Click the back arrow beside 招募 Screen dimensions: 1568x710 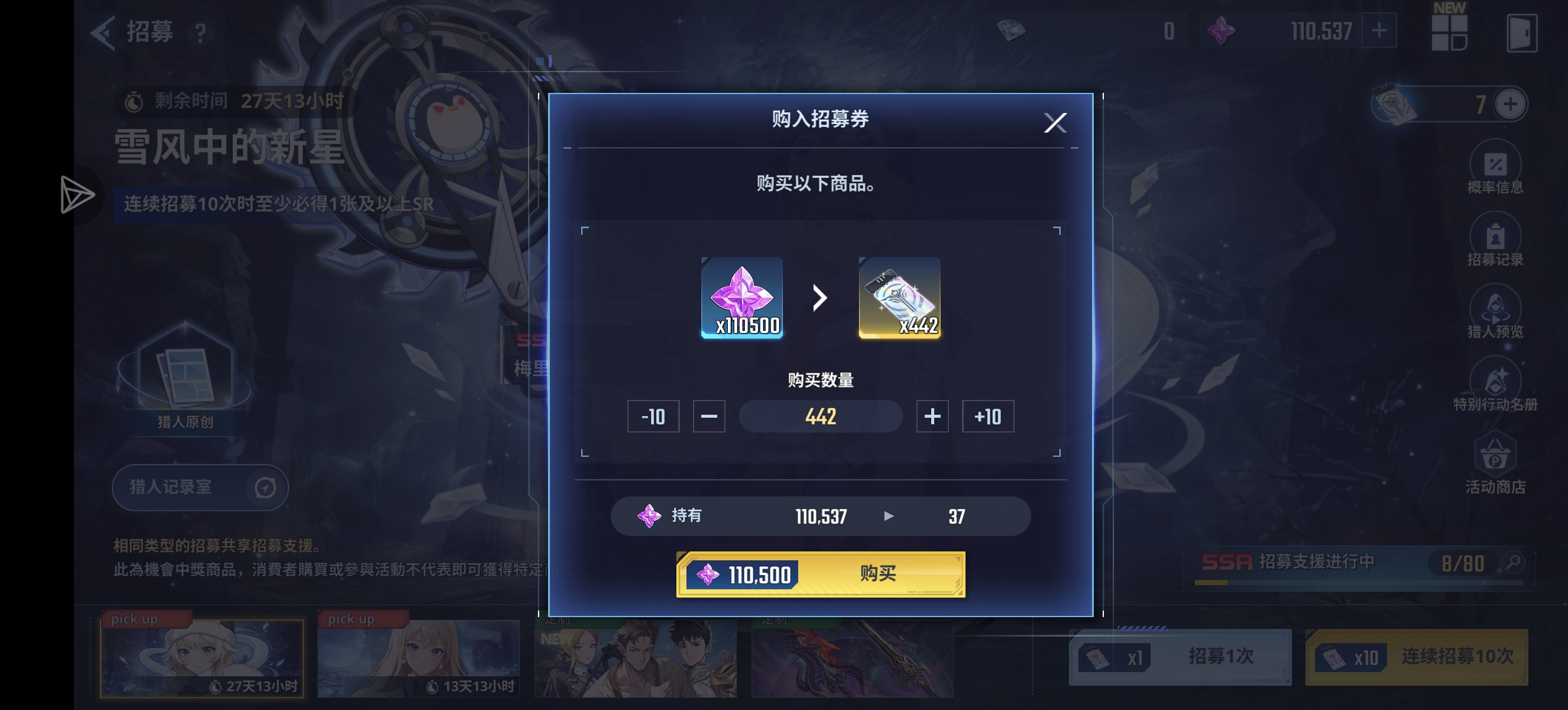click(x=103, y=32)
